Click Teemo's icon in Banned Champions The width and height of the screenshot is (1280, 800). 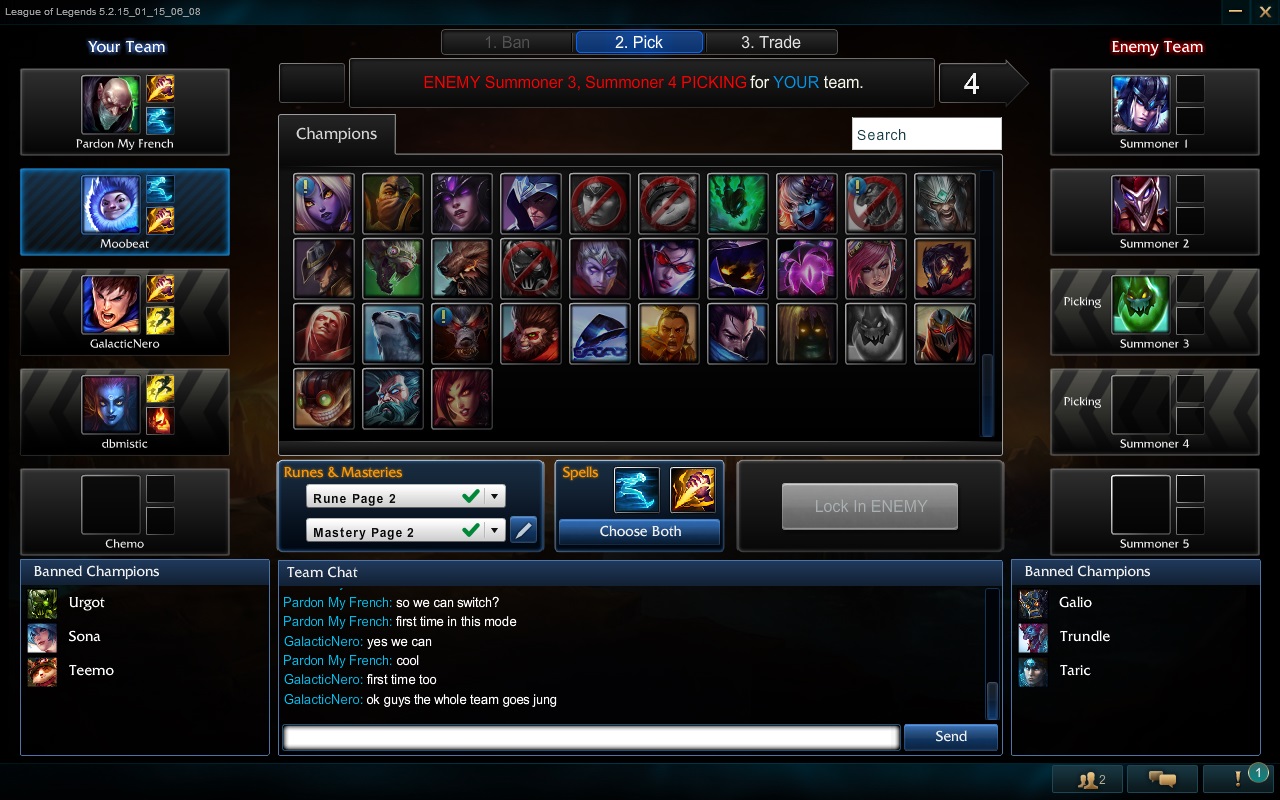pos(41,670)
